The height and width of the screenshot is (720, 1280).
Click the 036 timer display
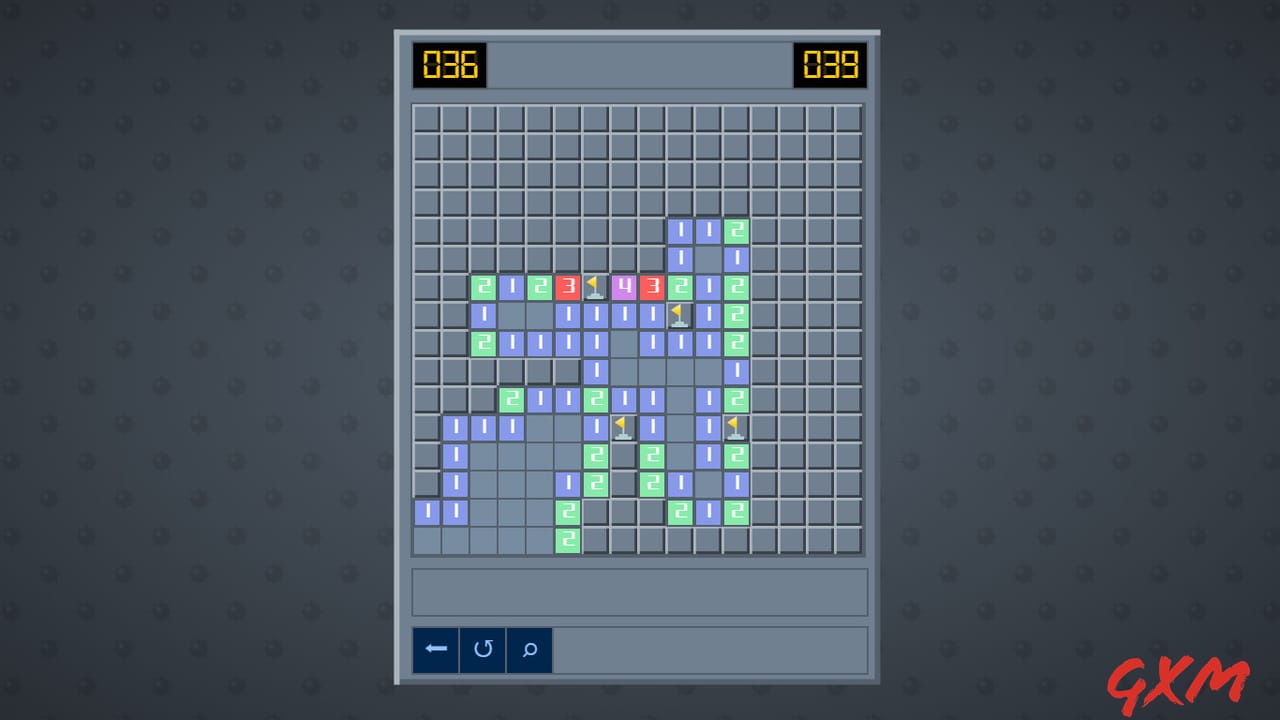[450, 65]
